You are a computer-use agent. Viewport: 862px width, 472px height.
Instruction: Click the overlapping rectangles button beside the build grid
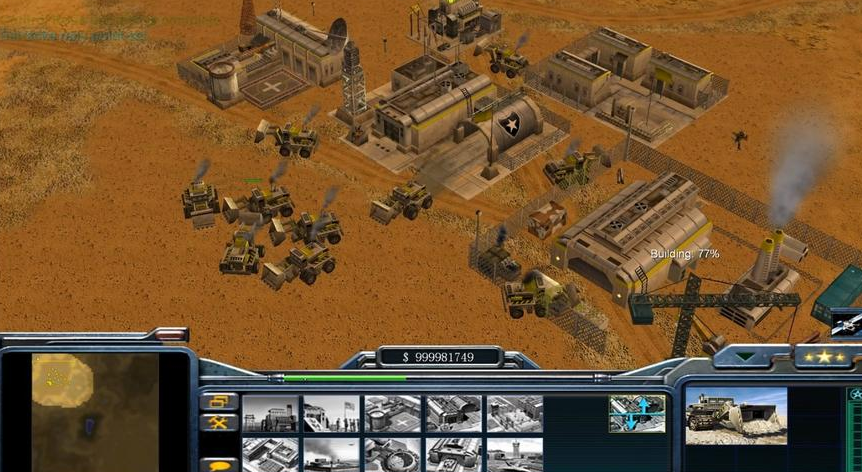218,402
